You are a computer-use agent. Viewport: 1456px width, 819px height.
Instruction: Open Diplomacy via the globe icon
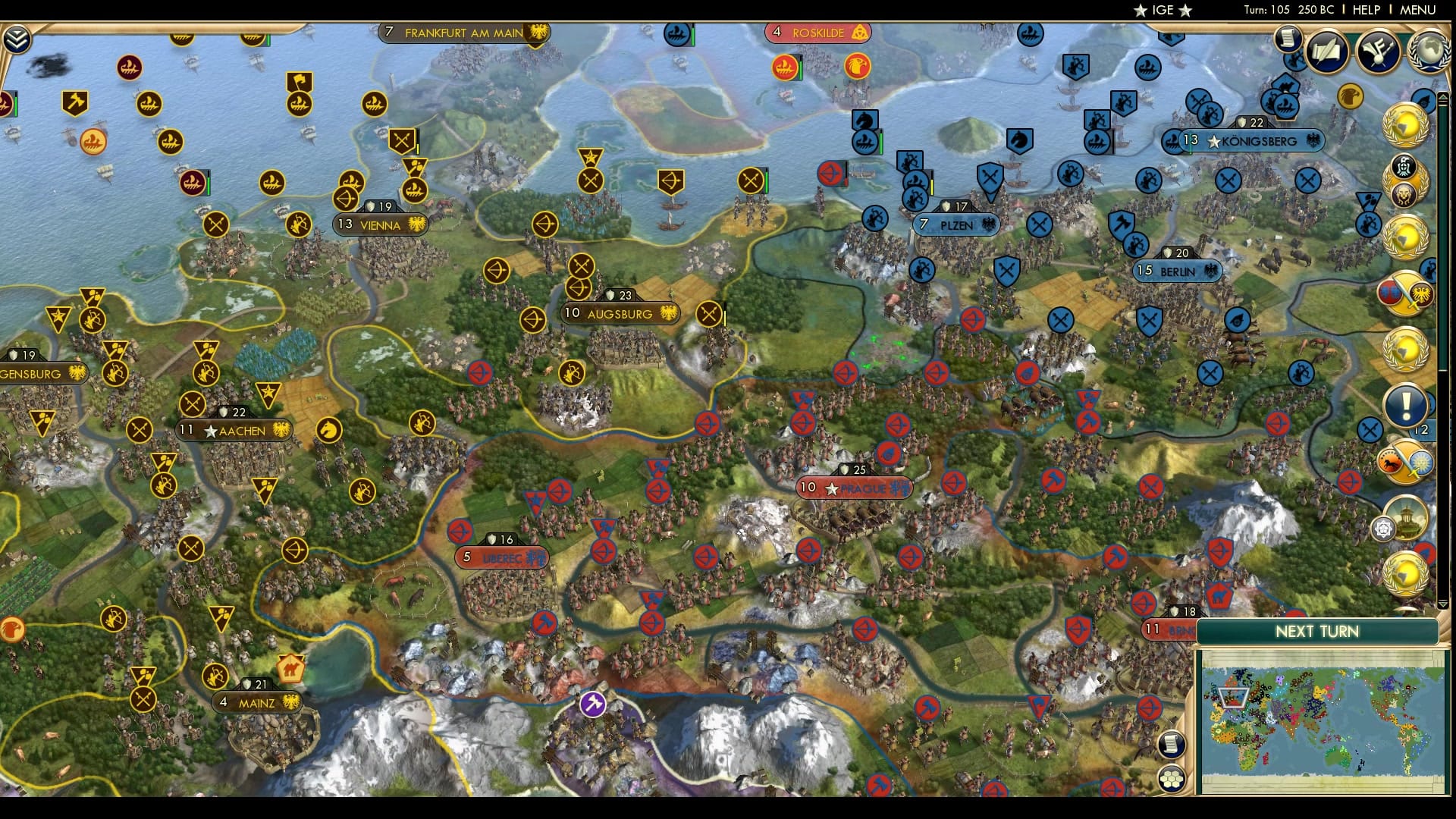1430,51
